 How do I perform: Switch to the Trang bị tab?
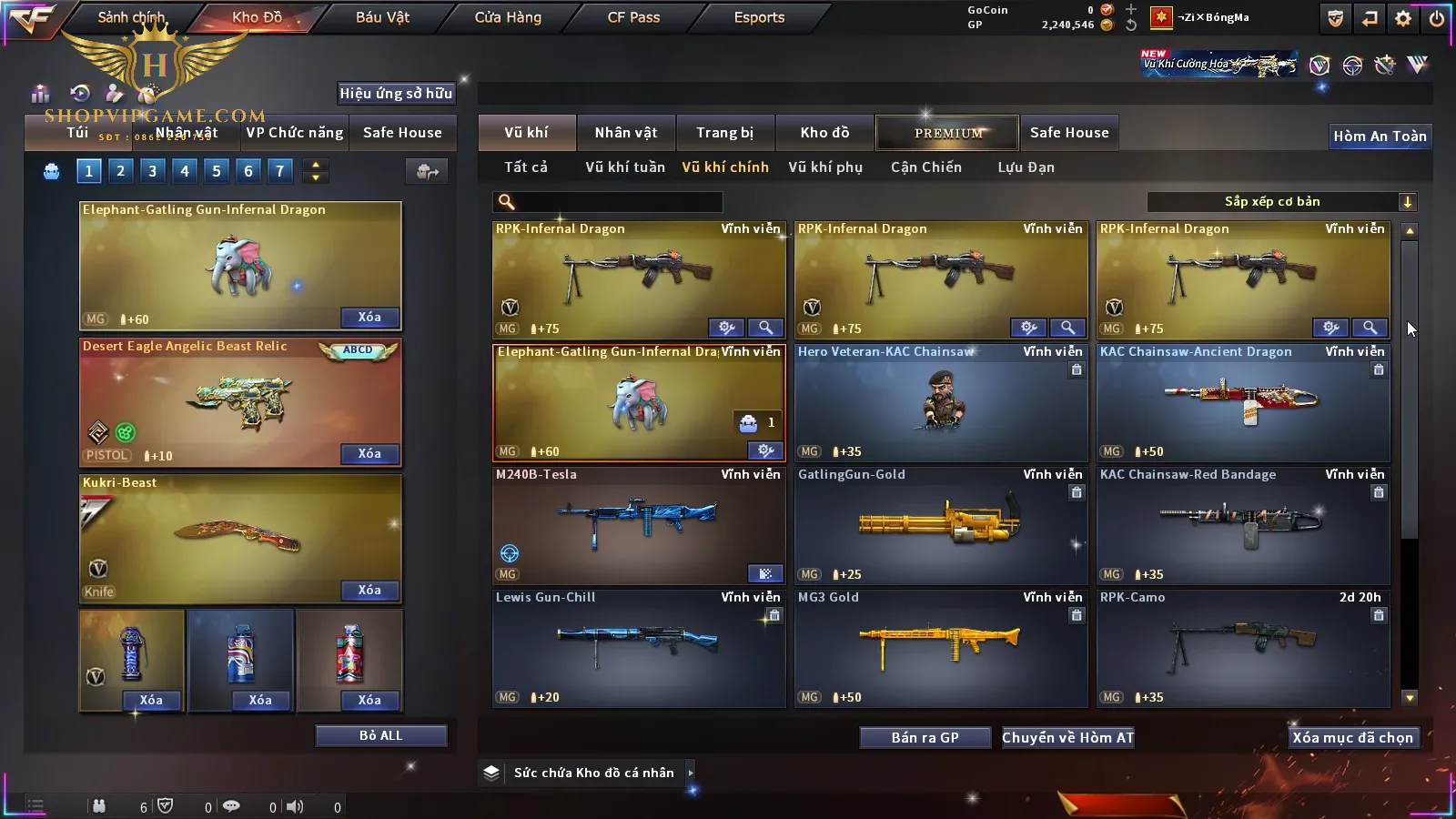(x=724, y=133)
